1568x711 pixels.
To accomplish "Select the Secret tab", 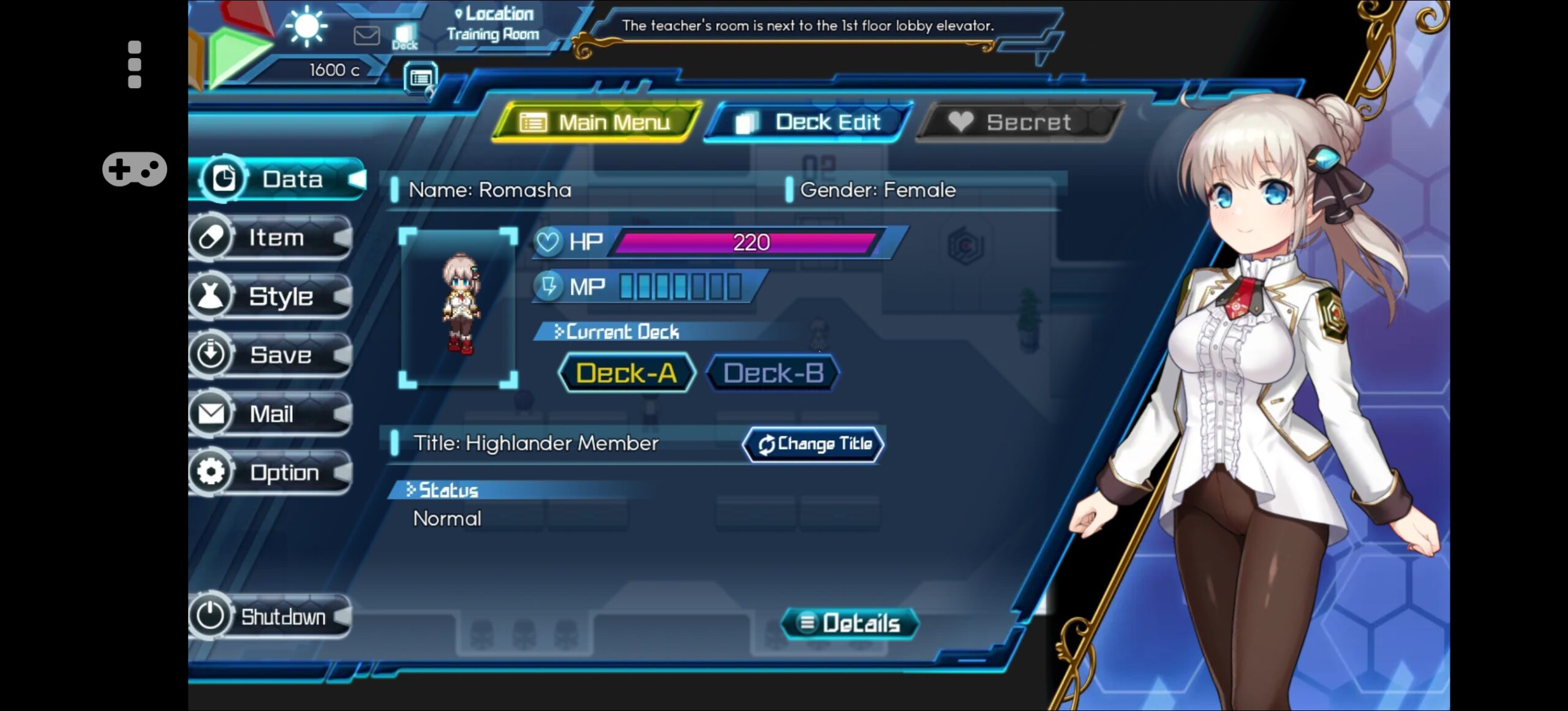I will tap(1019, 122).
